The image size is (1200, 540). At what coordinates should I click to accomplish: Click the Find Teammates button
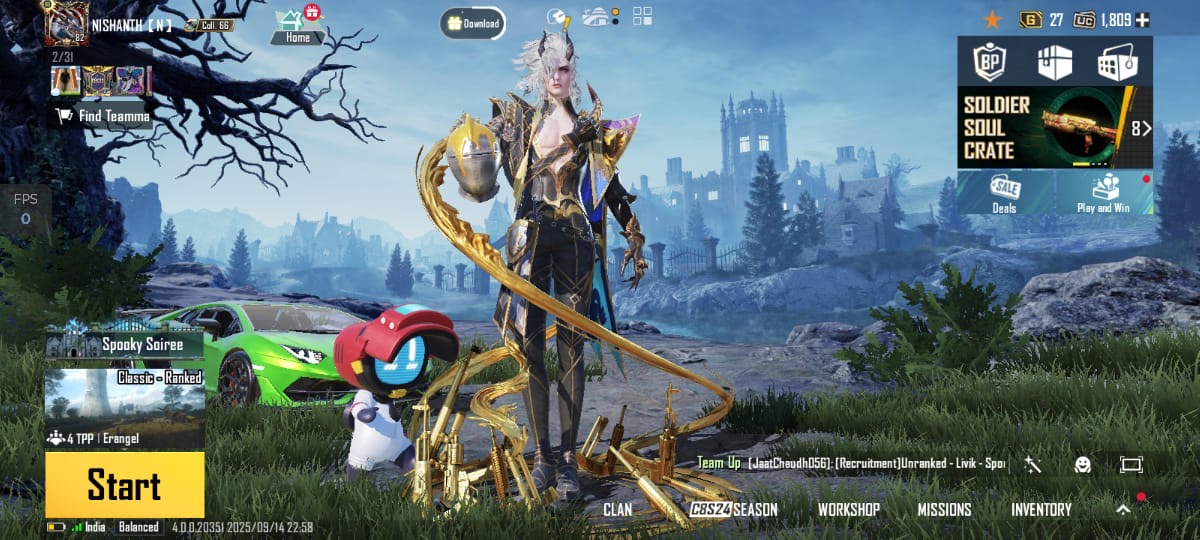coord(103,116)
